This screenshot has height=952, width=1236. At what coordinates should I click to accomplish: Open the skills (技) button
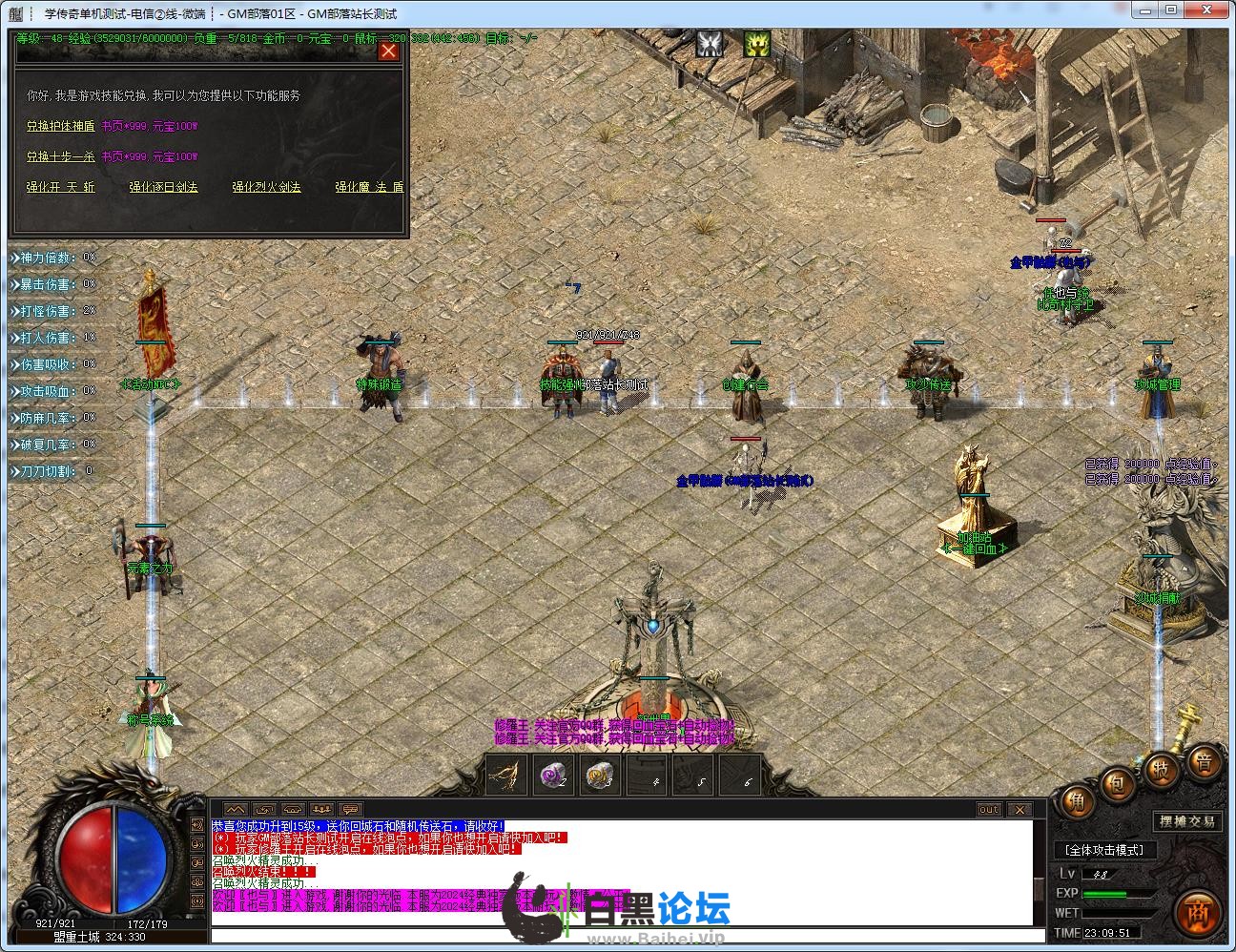coord(1162,769)
